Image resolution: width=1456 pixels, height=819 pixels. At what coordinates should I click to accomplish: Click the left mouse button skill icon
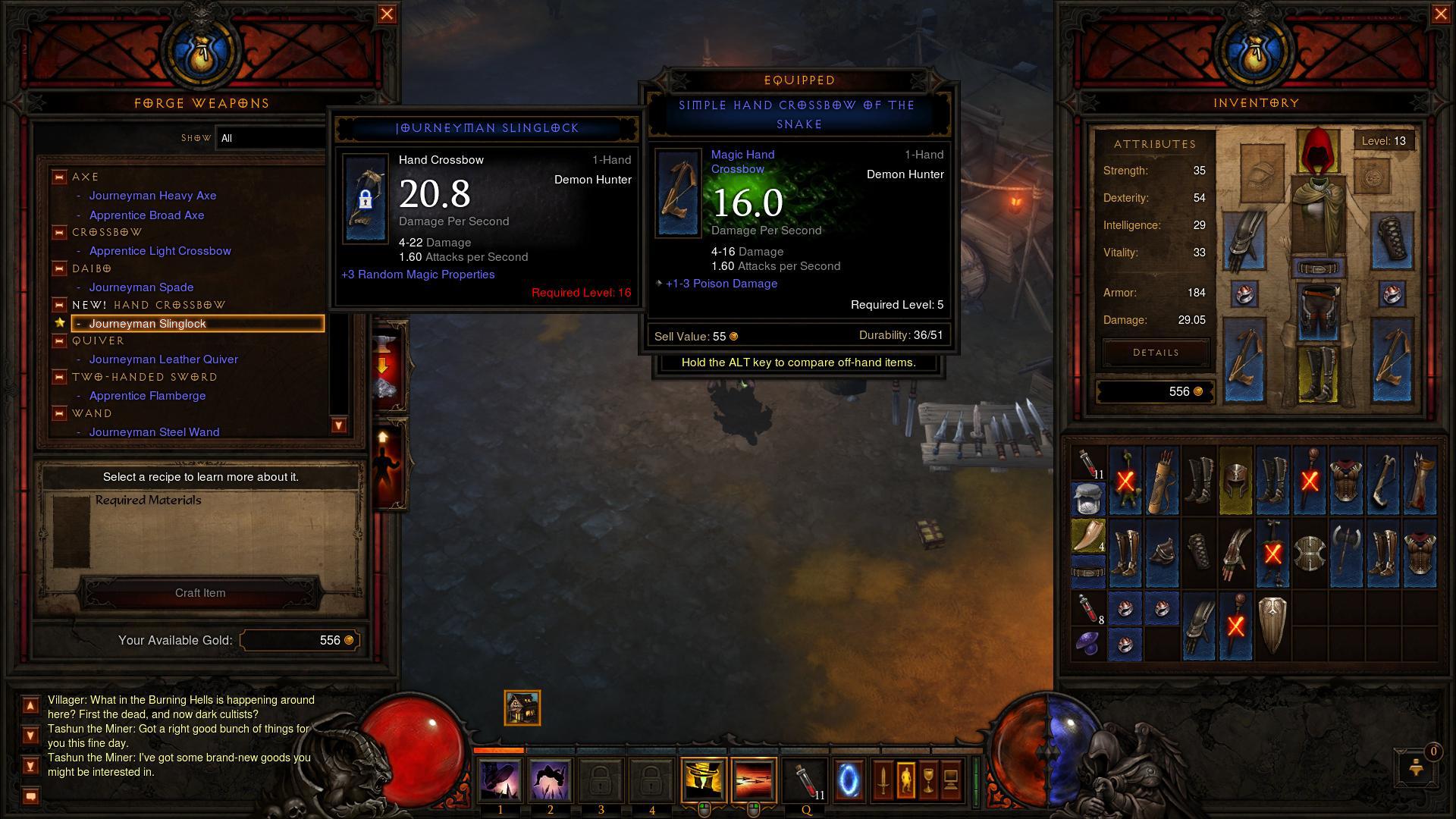tap(705, 780)
